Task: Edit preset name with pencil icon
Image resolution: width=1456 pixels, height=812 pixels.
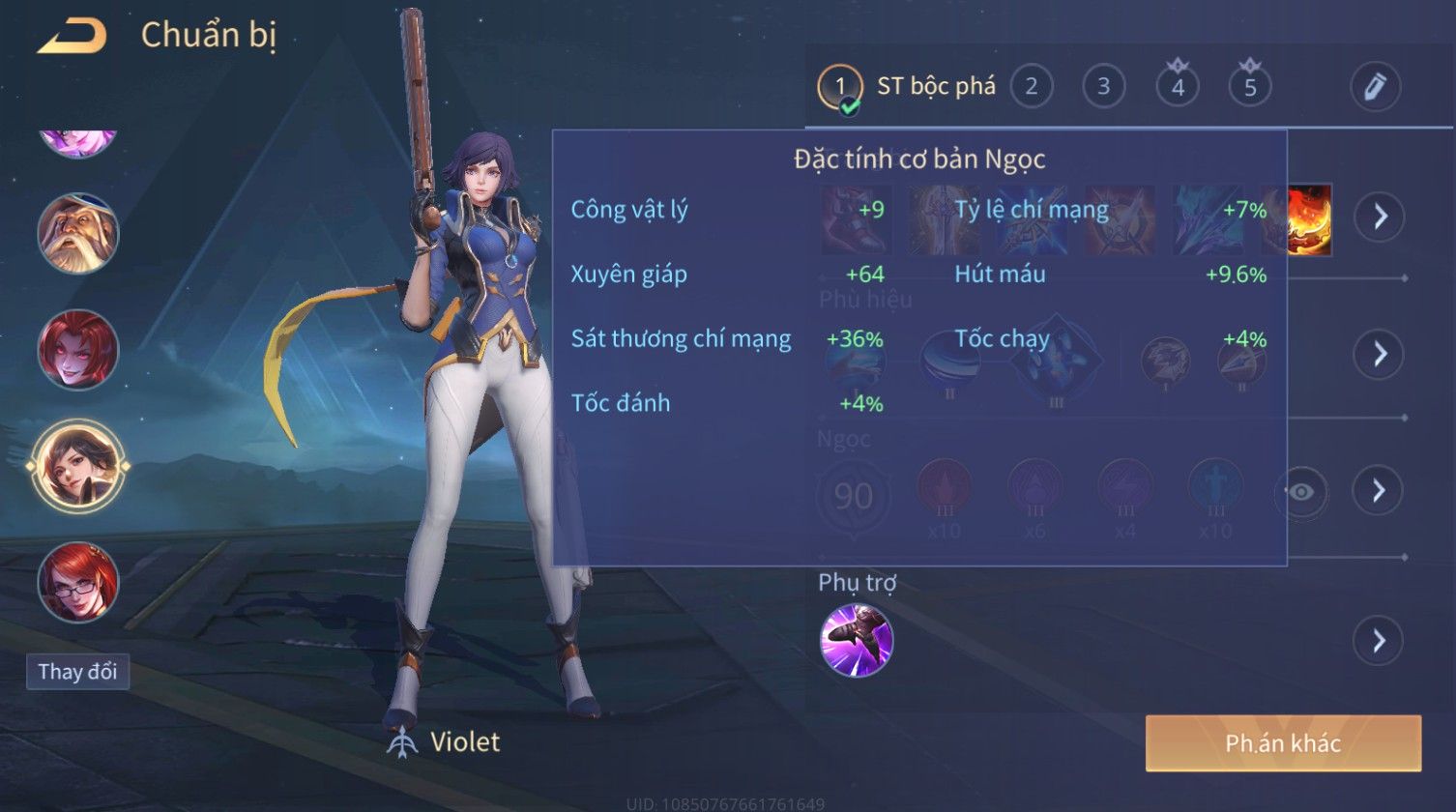Action: pos(1375,87)
